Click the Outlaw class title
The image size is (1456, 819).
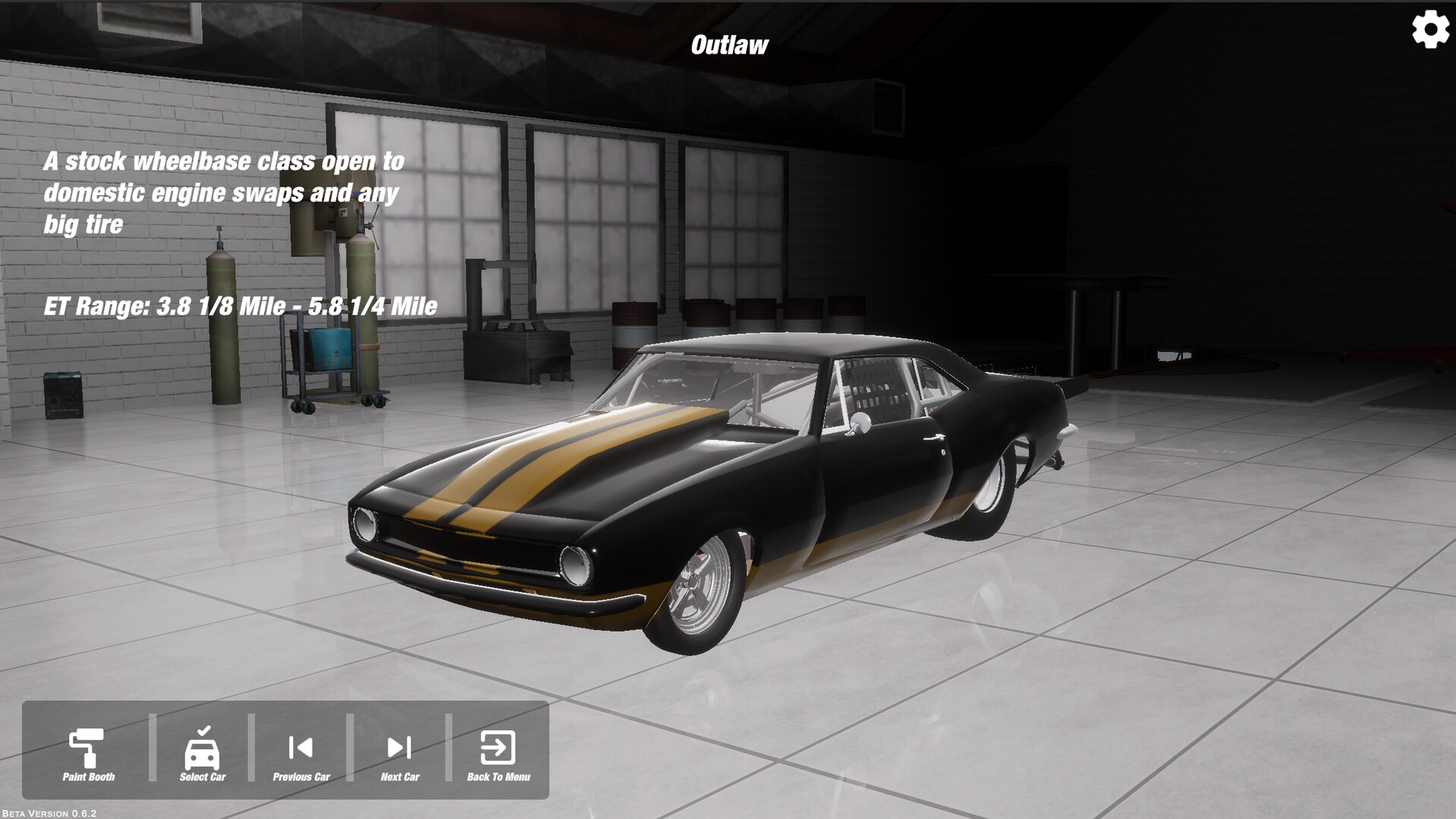[729, 43]
